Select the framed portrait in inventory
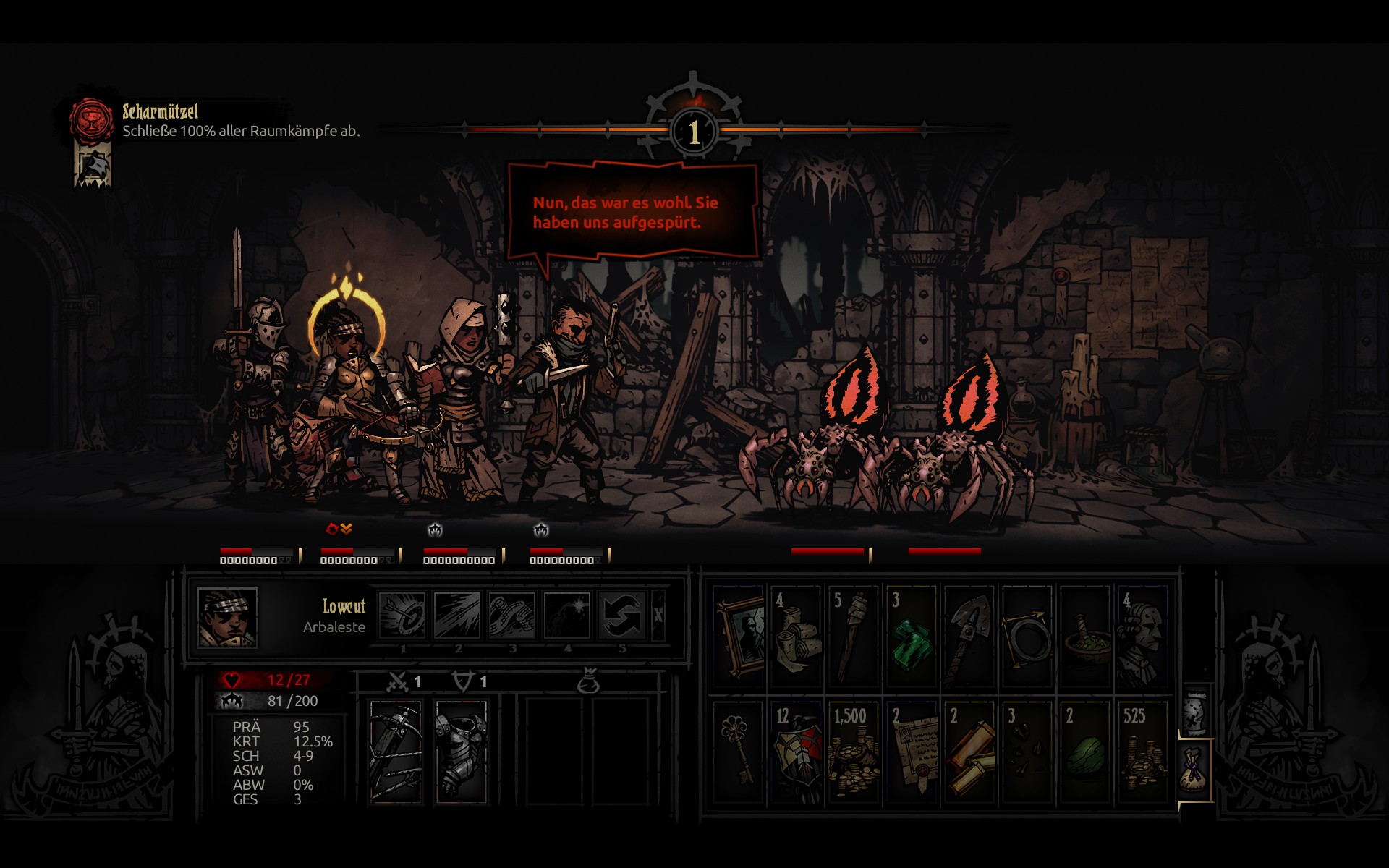Image resolution: width=1389 pixels, height=868 pixels. point(739,636)
